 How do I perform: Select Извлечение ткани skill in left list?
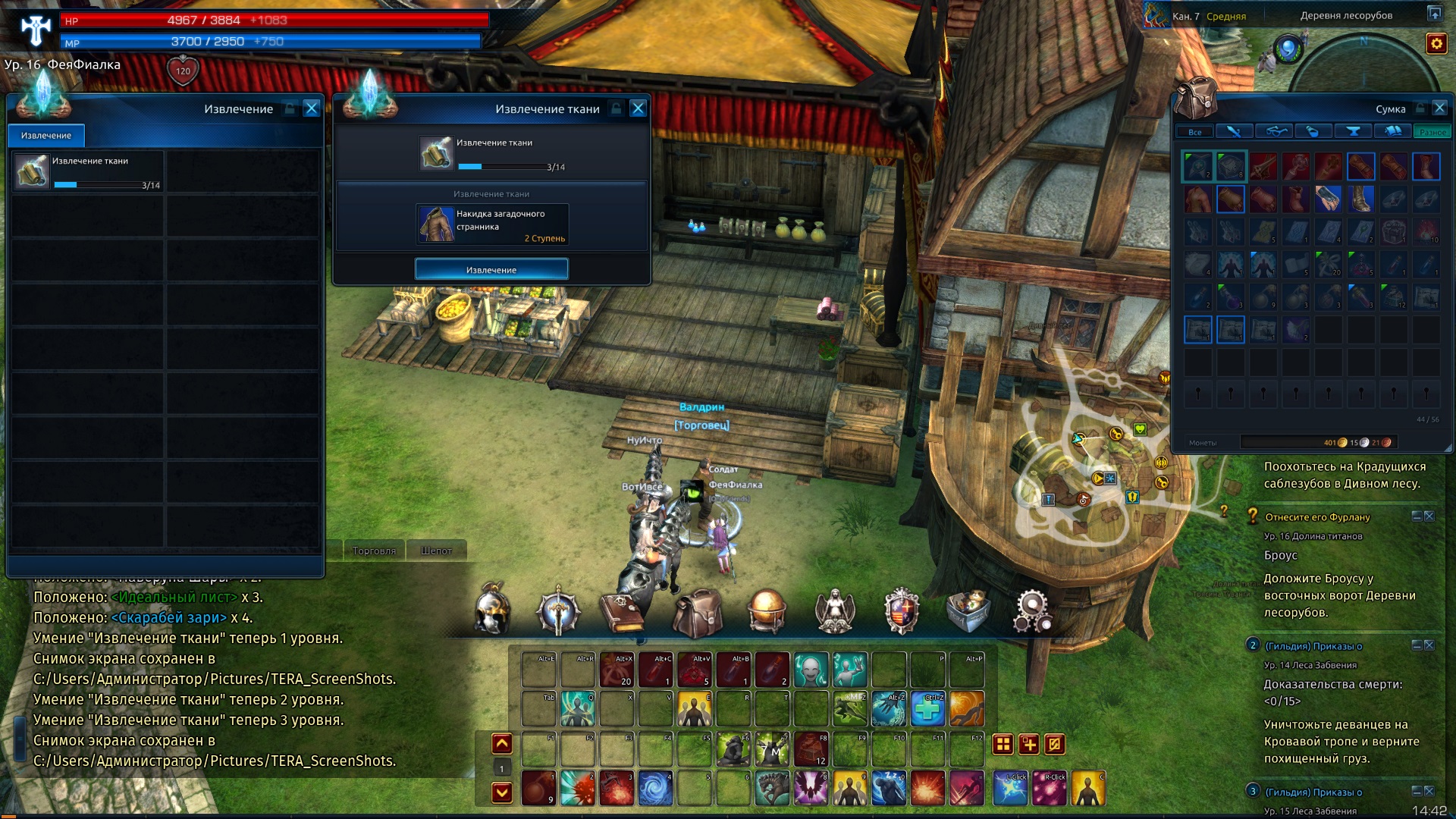point(88,171)
